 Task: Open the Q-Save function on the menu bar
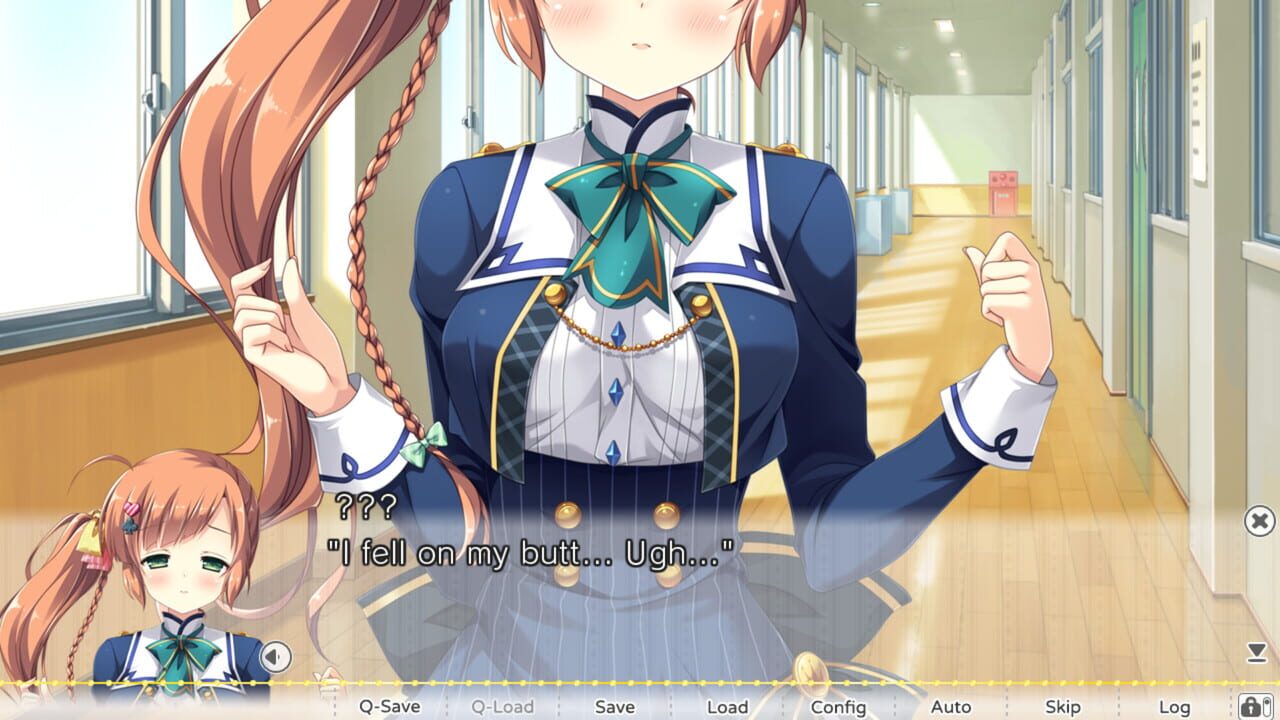[x=390, y=706]
